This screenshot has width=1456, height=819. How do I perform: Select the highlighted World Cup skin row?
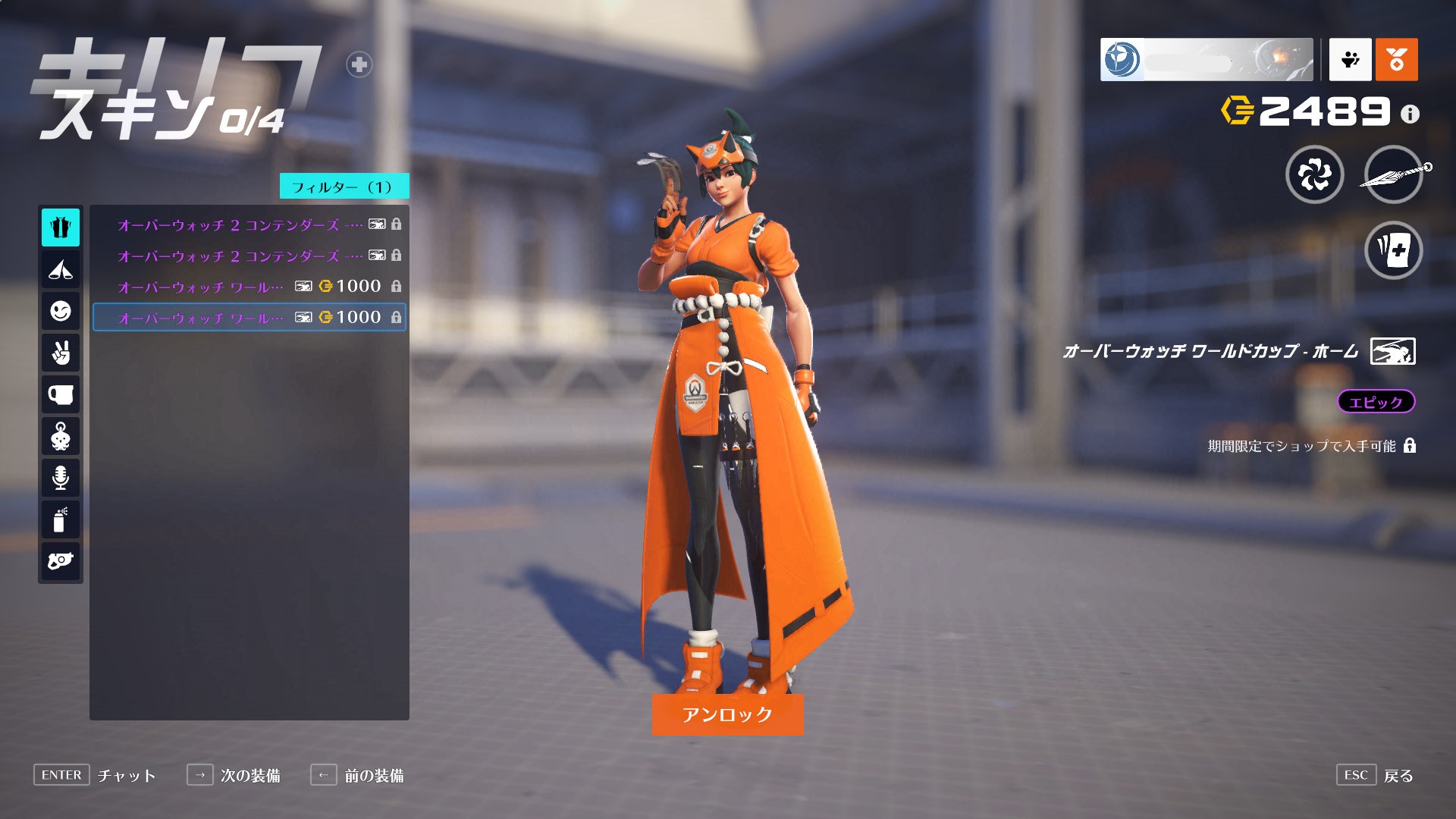(x=249, y=317)
